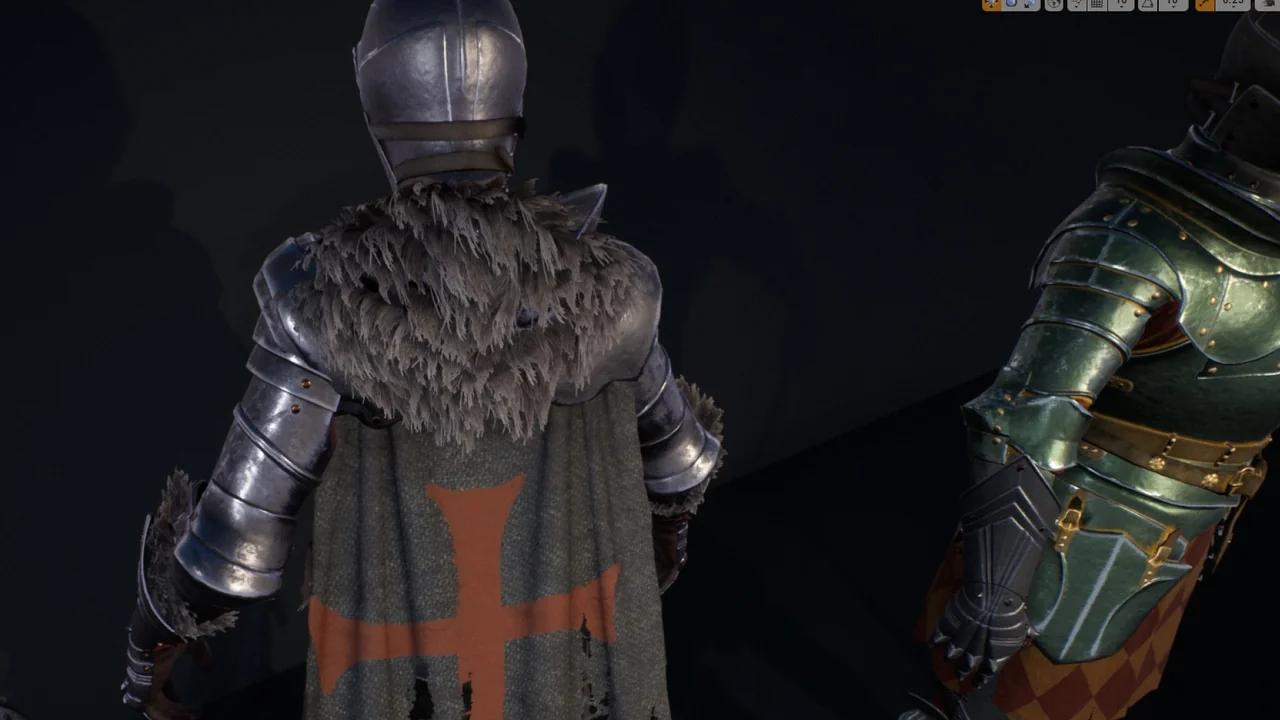The height and width of the screenshot is (720, 1280).
Task: Select the Rotate tool icon
Action: [x=1010, y=5]
